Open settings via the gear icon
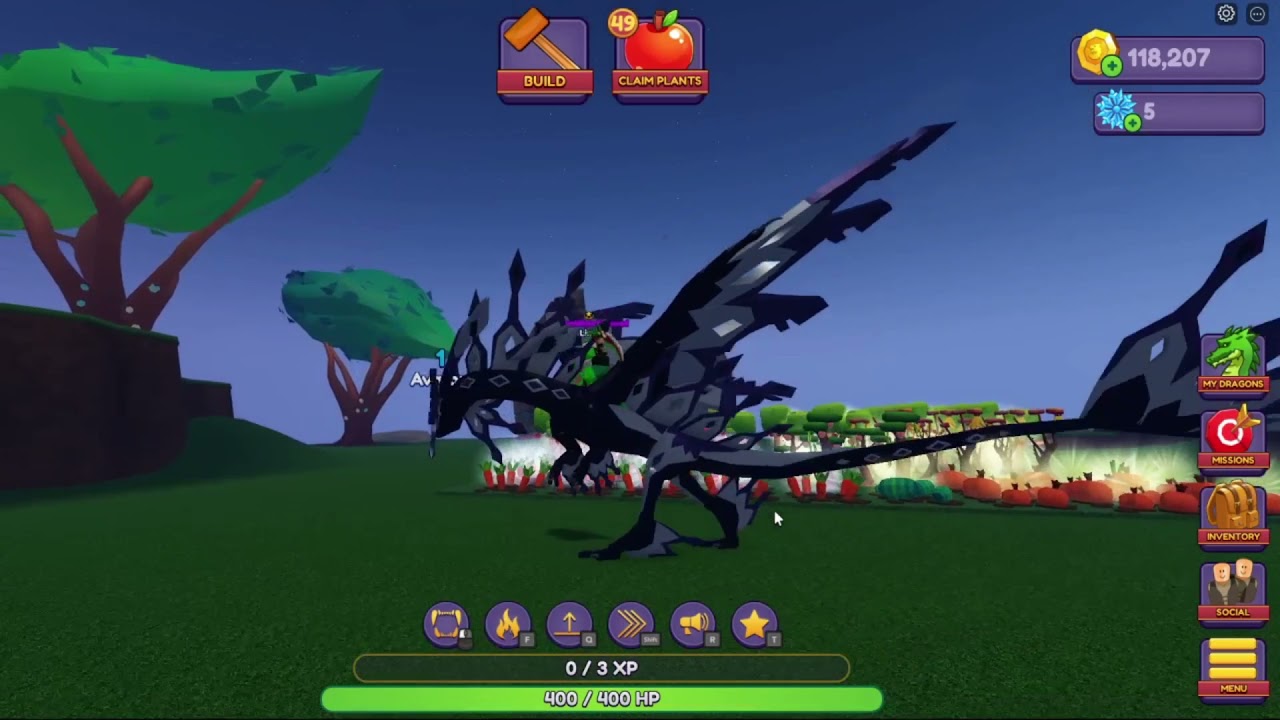The height and width of the screenshot is (720, 1280). click(1226, 14)
